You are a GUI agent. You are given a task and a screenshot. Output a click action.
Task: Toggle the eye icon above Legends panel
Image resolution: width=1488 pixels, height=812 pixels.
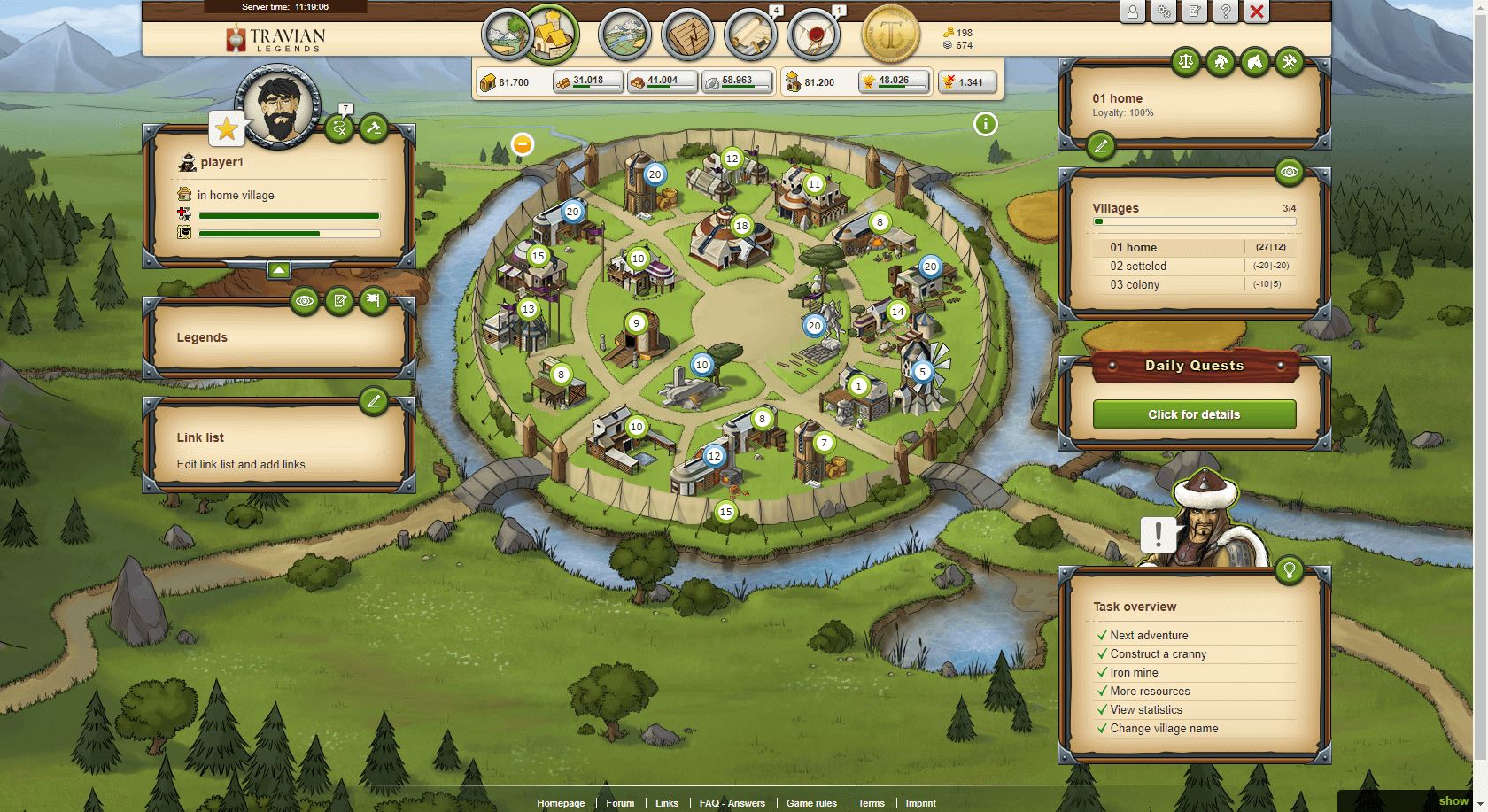tap(306, 300)
